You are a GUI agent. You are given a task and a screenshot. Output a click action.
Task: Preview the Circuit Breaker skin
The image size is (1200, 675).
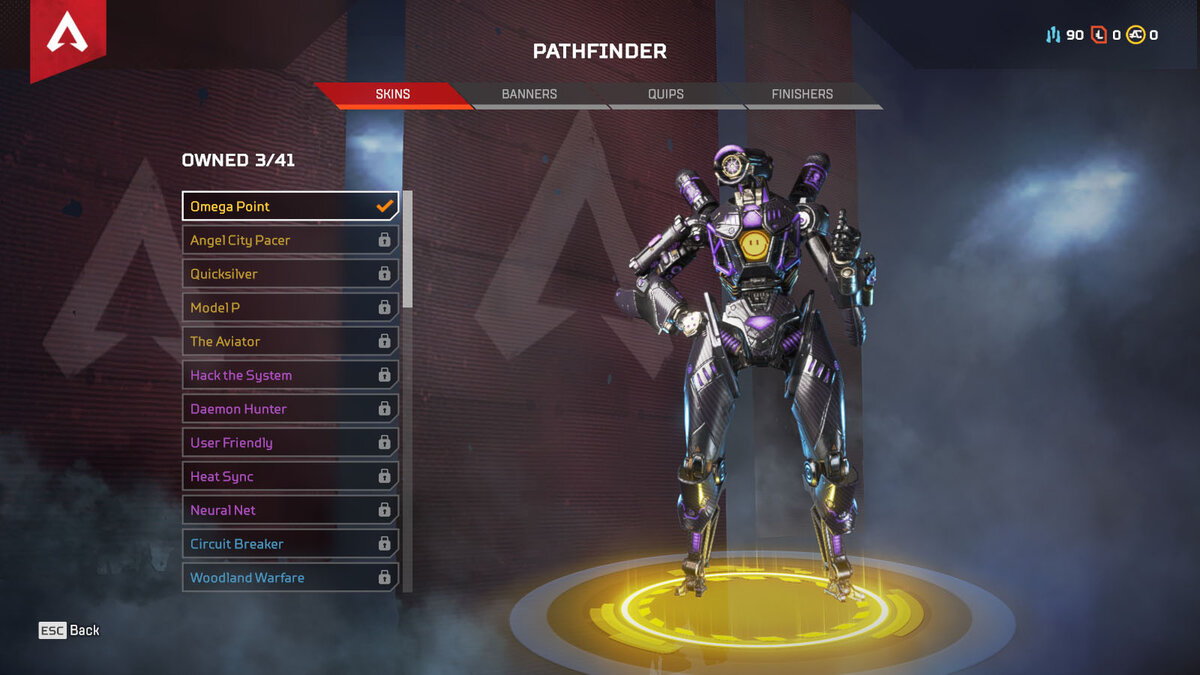tap(290, 544)
